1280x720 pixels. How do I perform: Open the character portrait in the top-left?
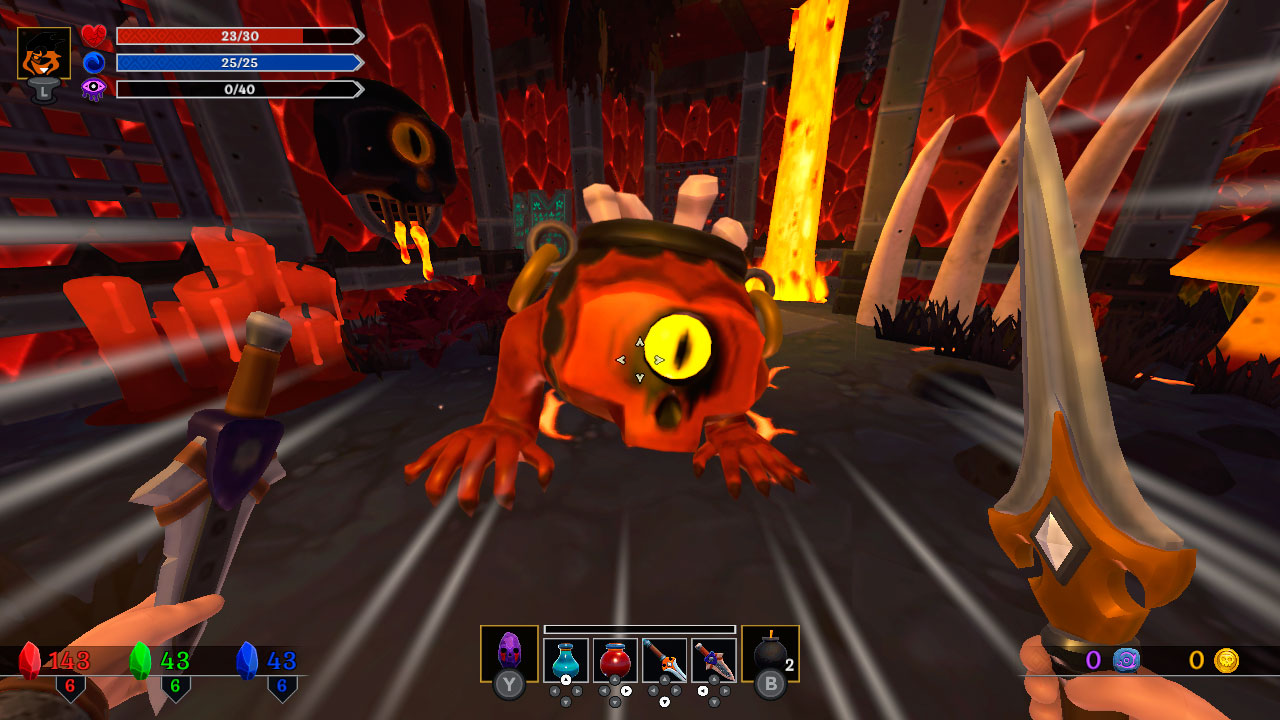pyautogui.click(x=42, y=50)
